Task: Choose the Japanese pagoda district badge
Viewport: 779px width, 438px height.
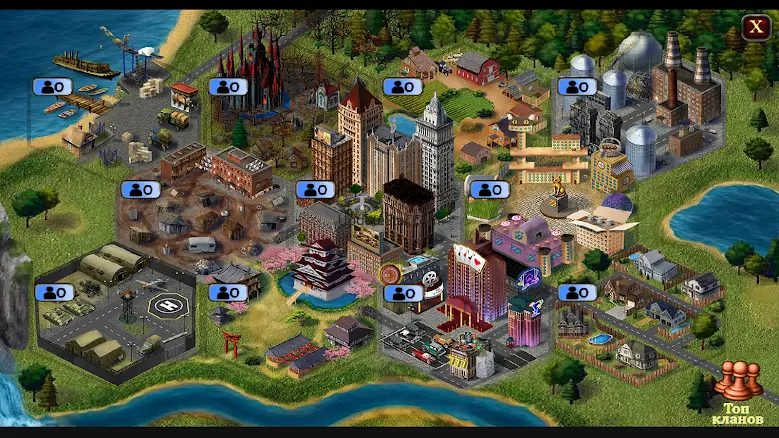Action: (228, 292)
